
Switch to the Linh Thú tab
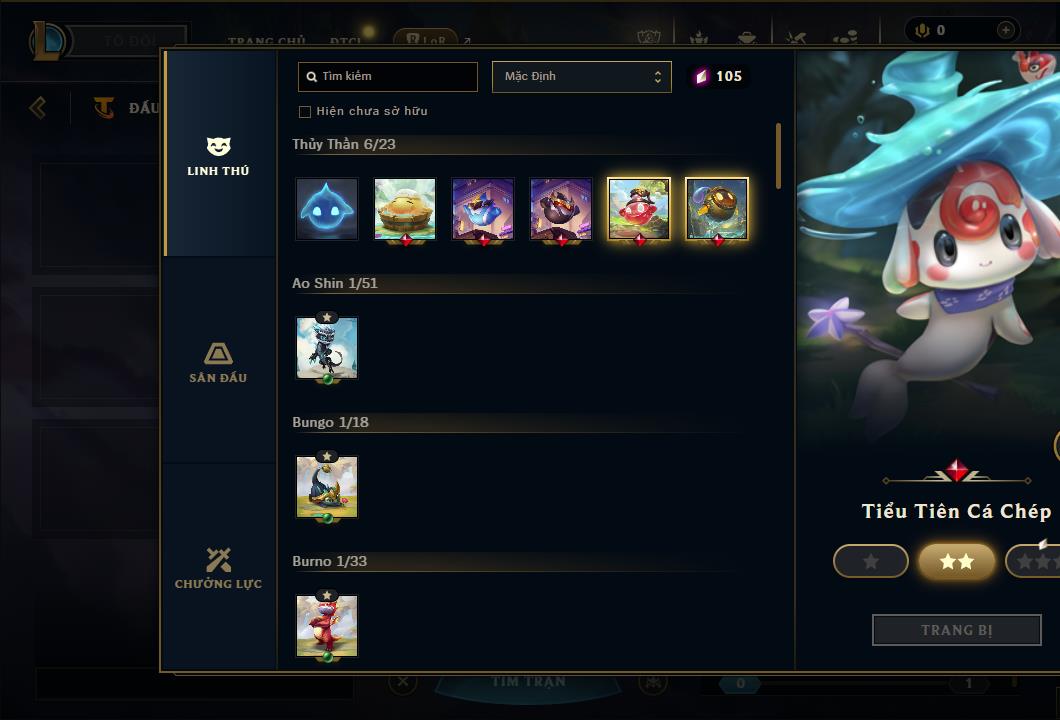[218, 157]
